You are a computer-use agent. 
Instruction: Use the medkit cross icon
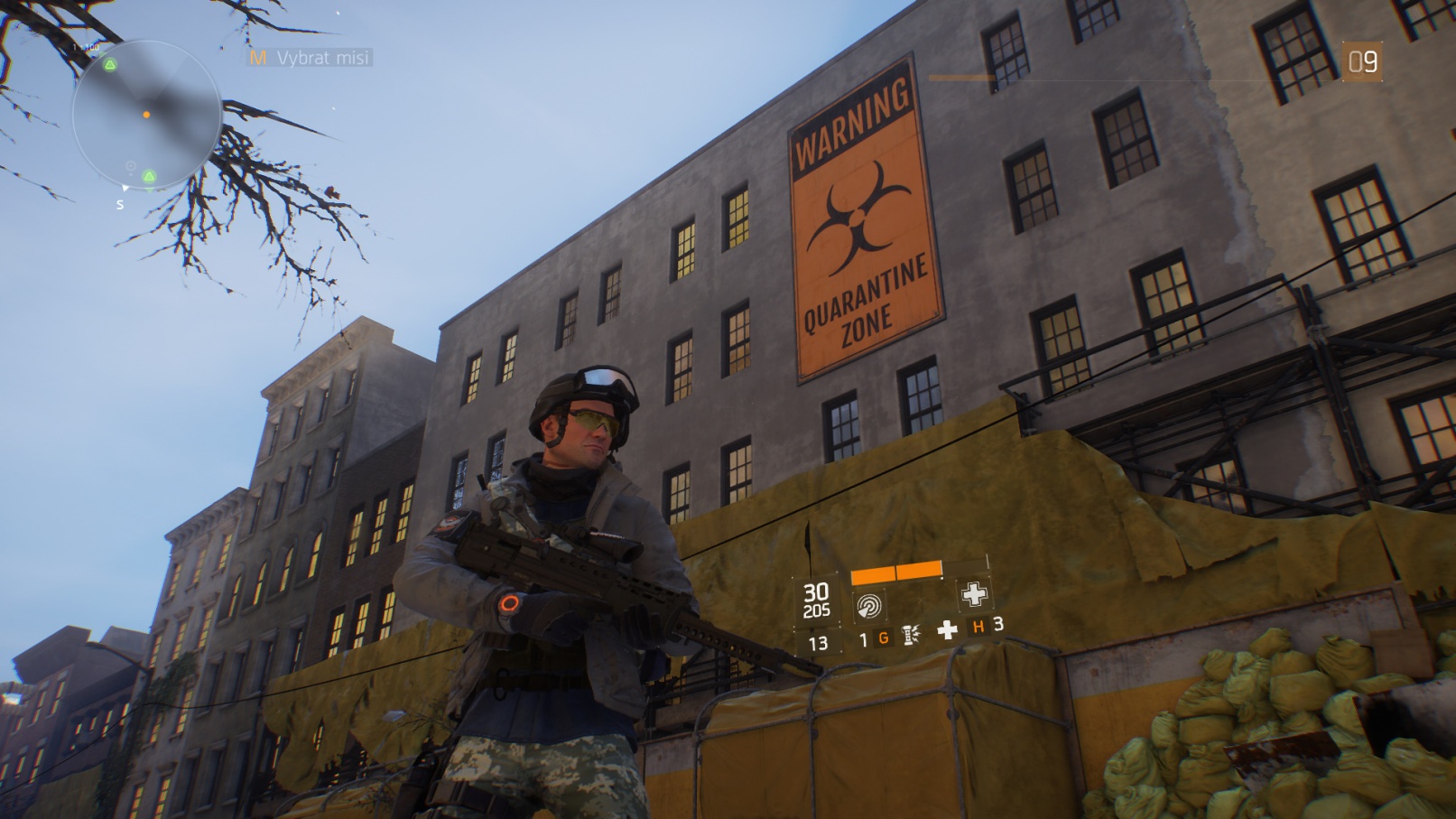pyautogui.click(x=947, y=630)
